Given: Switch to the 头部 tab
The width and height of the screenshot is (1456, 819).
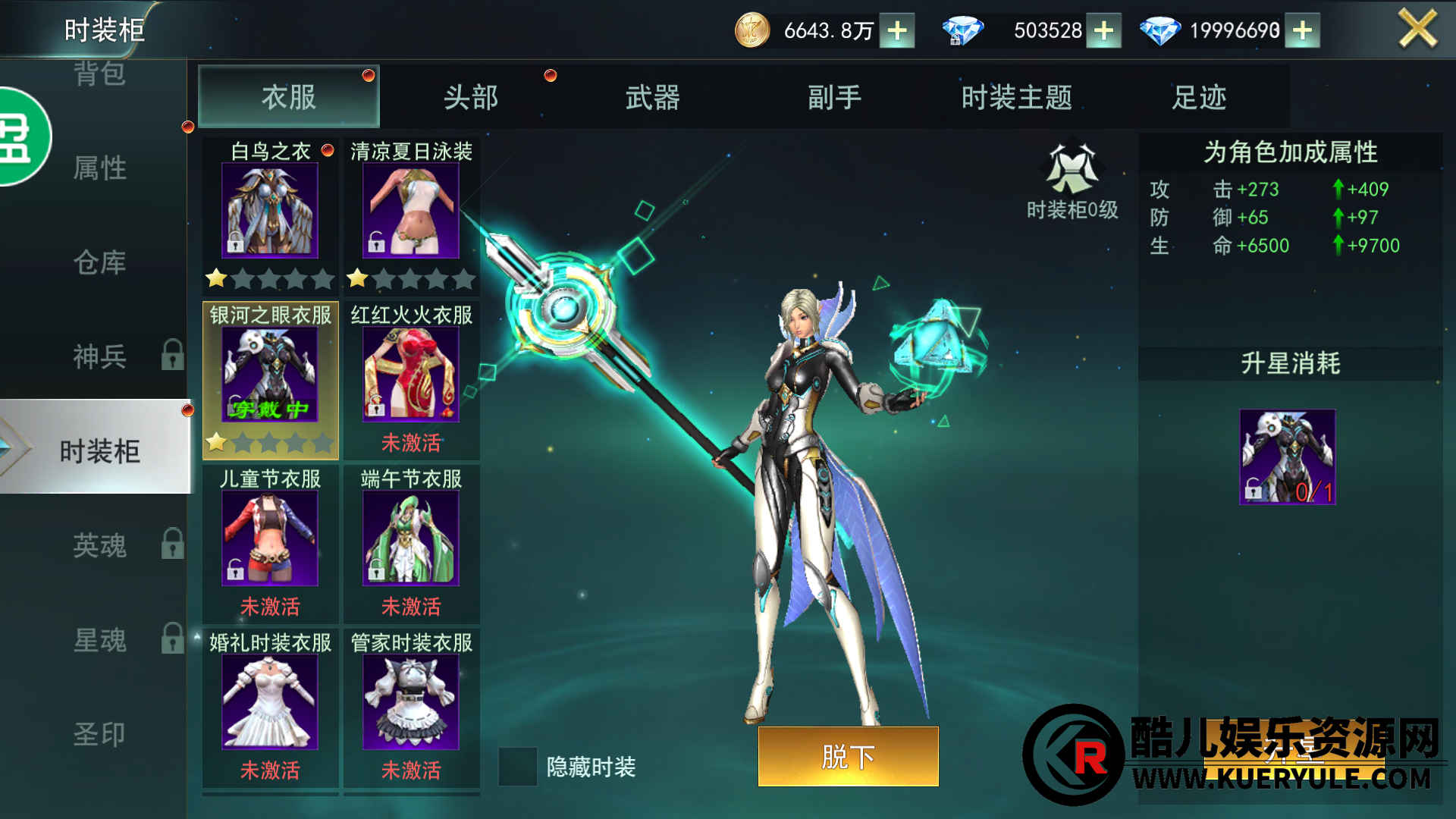Looking at the screenshot, I should 471,97.
